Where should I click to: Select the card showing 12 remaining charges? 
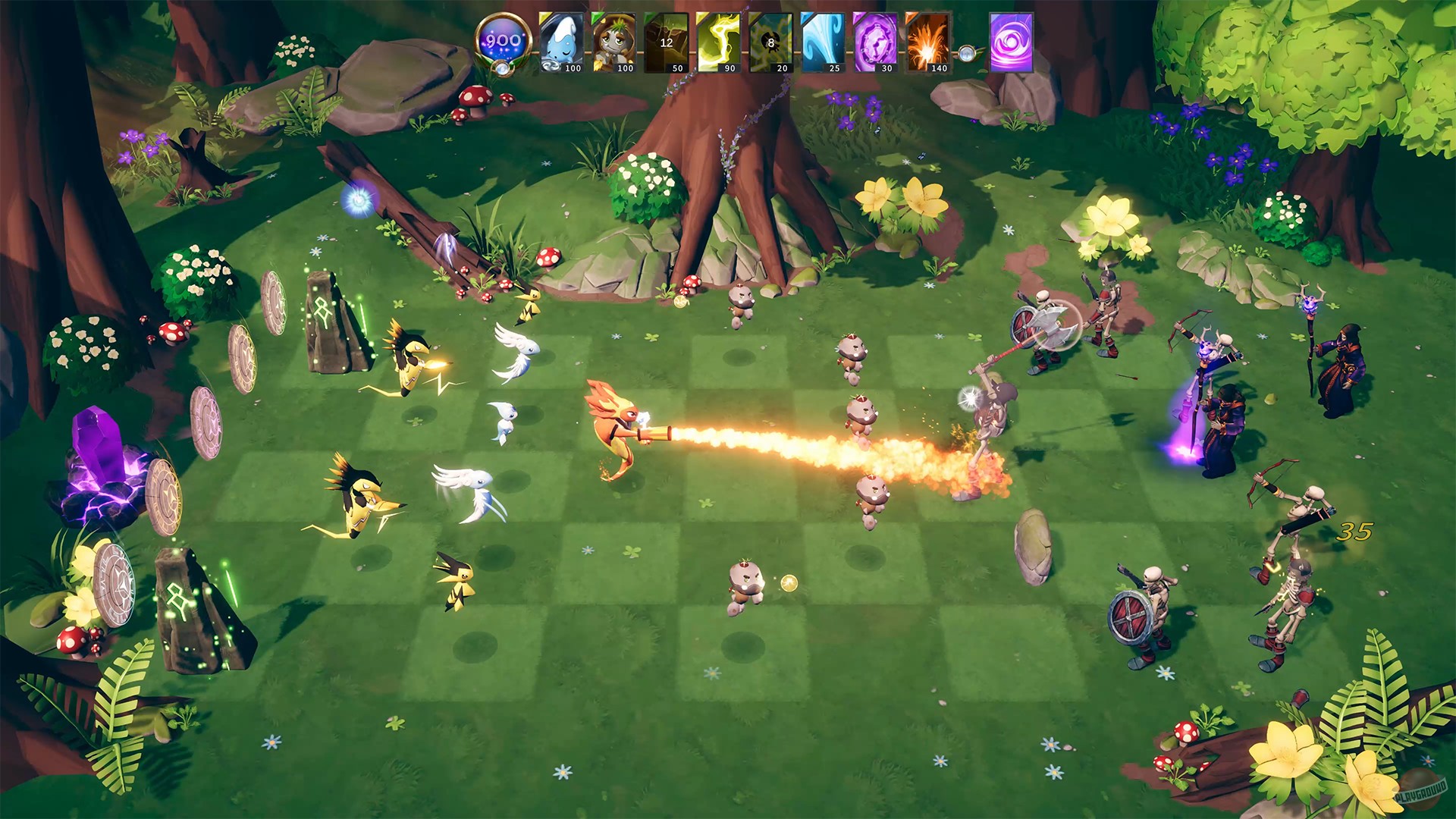coord(666,42)
